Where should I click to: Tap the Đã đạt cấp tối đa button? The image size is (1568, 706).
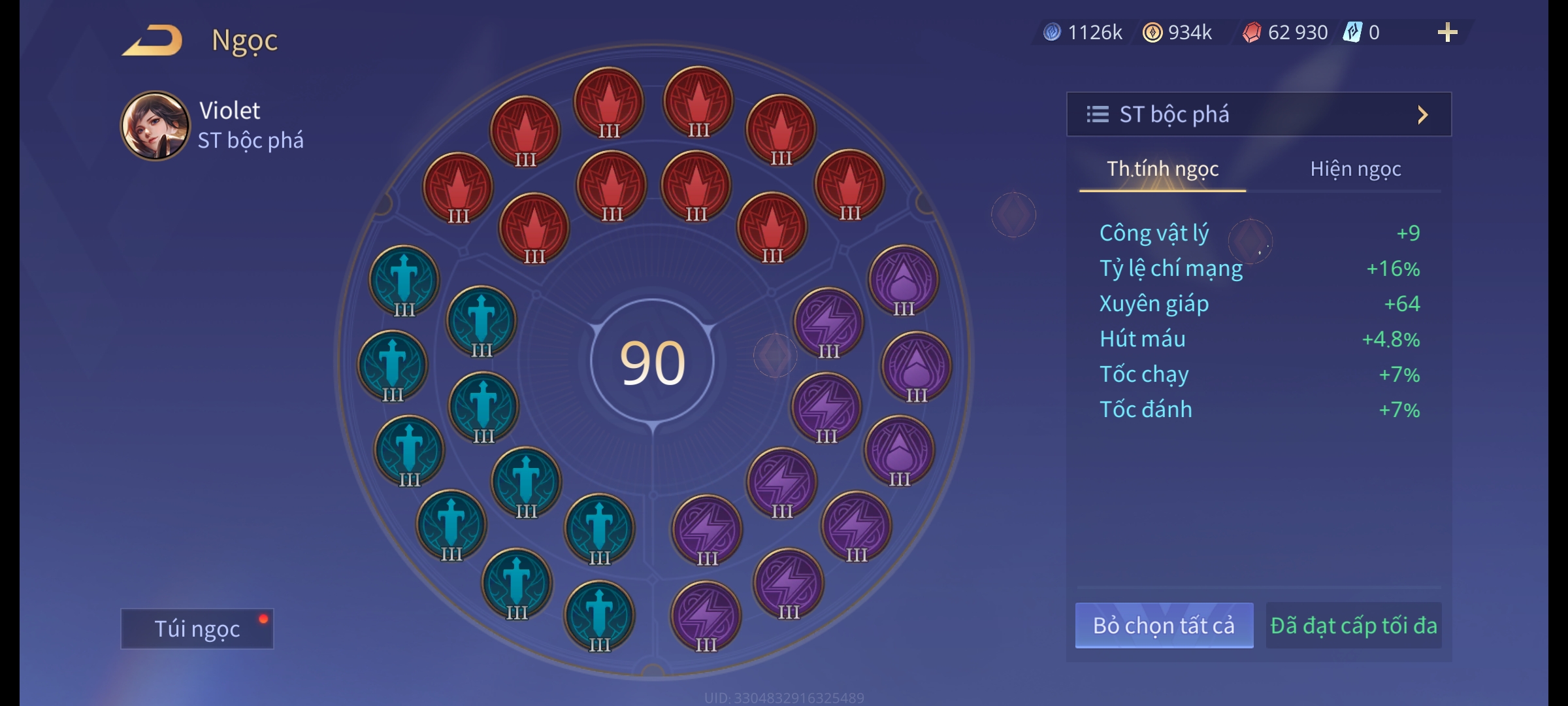1353,626
